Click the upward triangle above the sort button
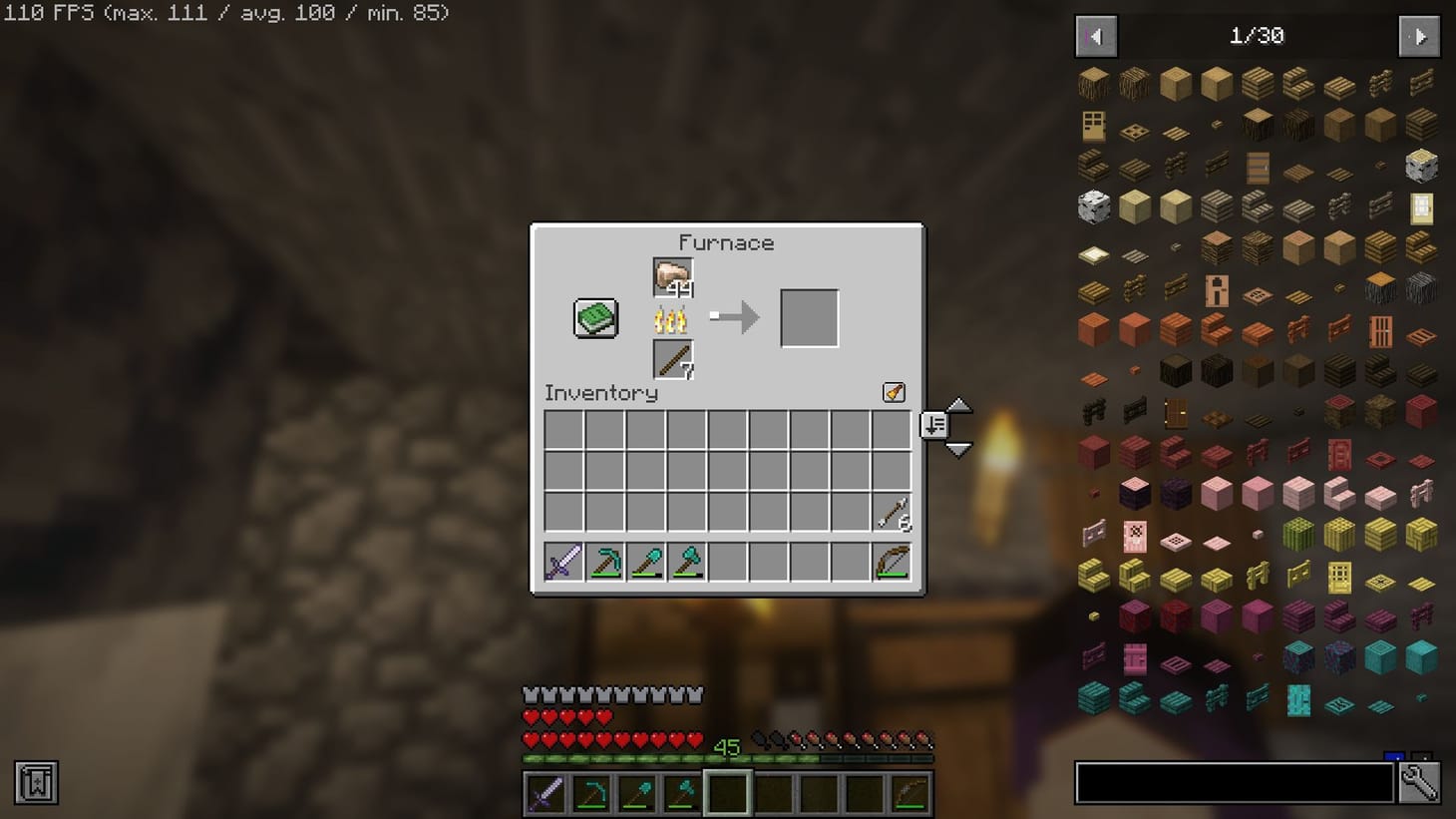The image size is (1456, 819). point(957,405)
